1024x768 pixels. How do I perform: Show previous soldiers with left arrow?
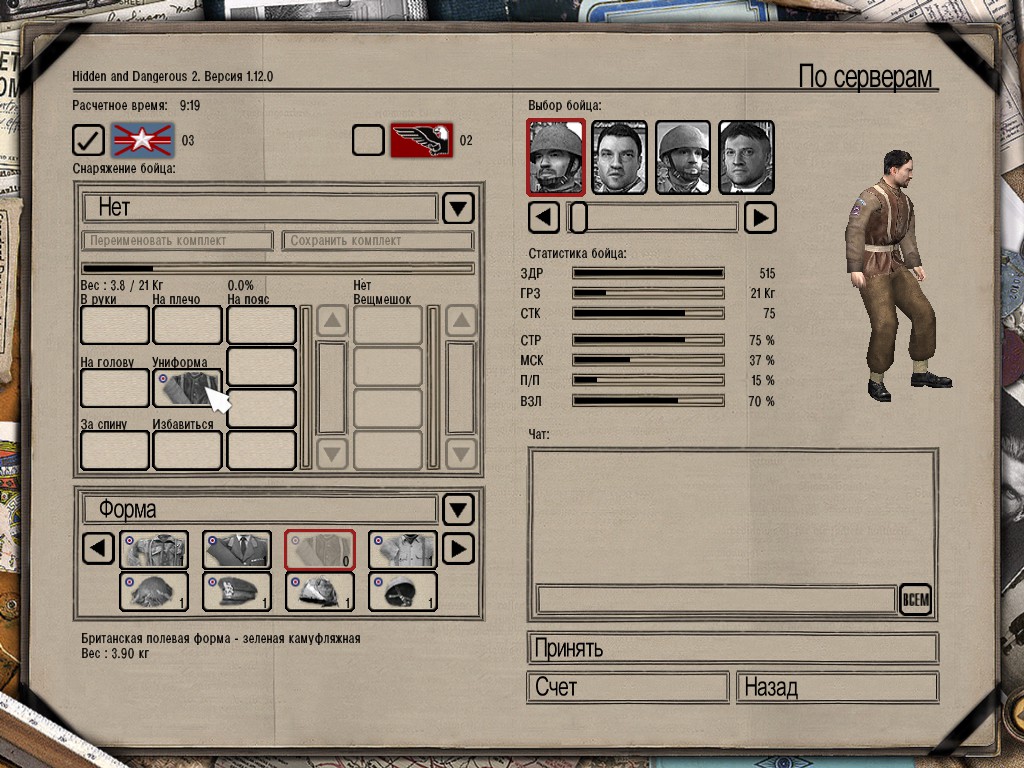coord(543,217)
